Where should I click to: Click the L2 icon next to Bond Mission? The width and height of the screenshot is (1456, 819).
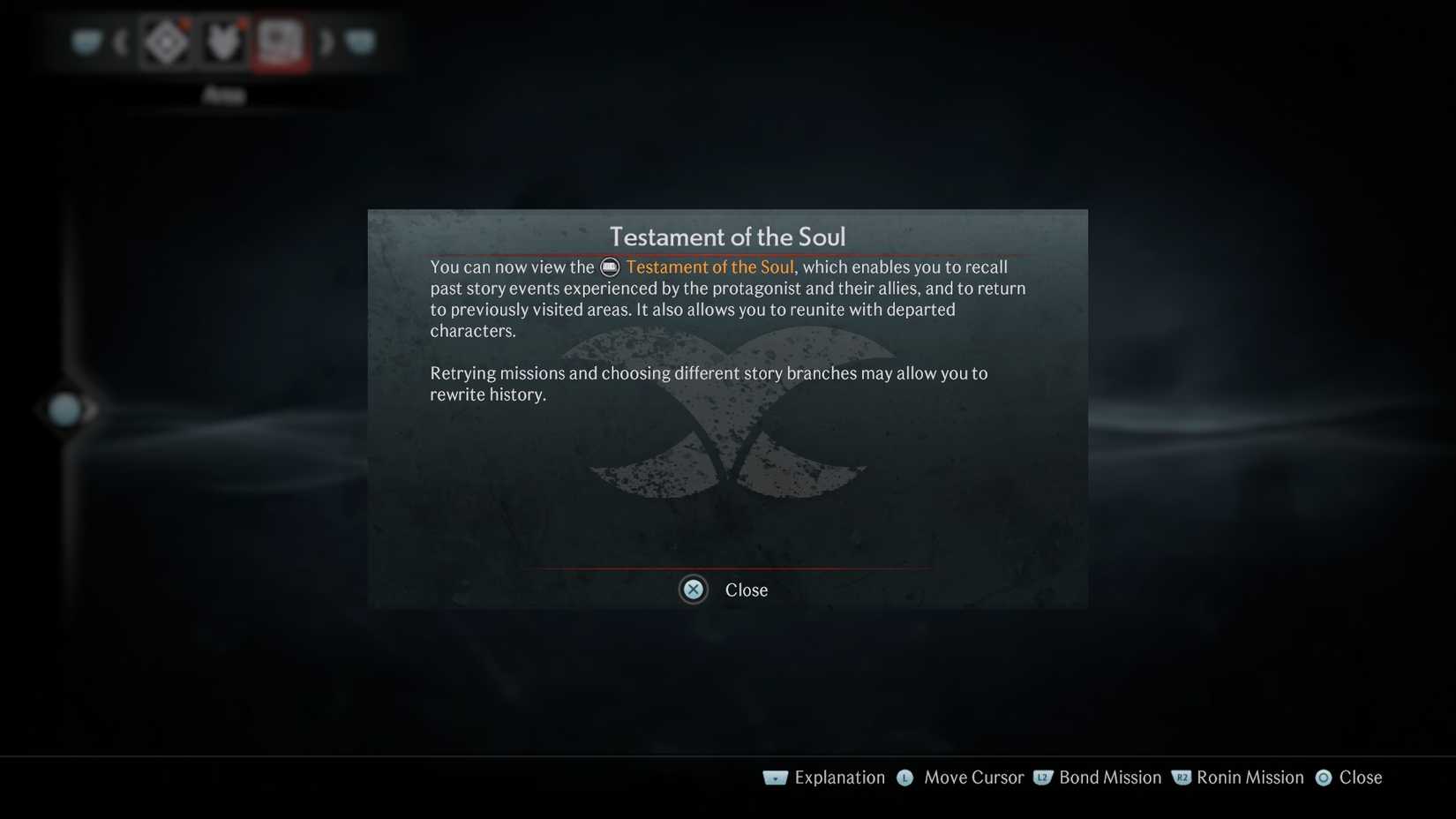click(1042, 778)
